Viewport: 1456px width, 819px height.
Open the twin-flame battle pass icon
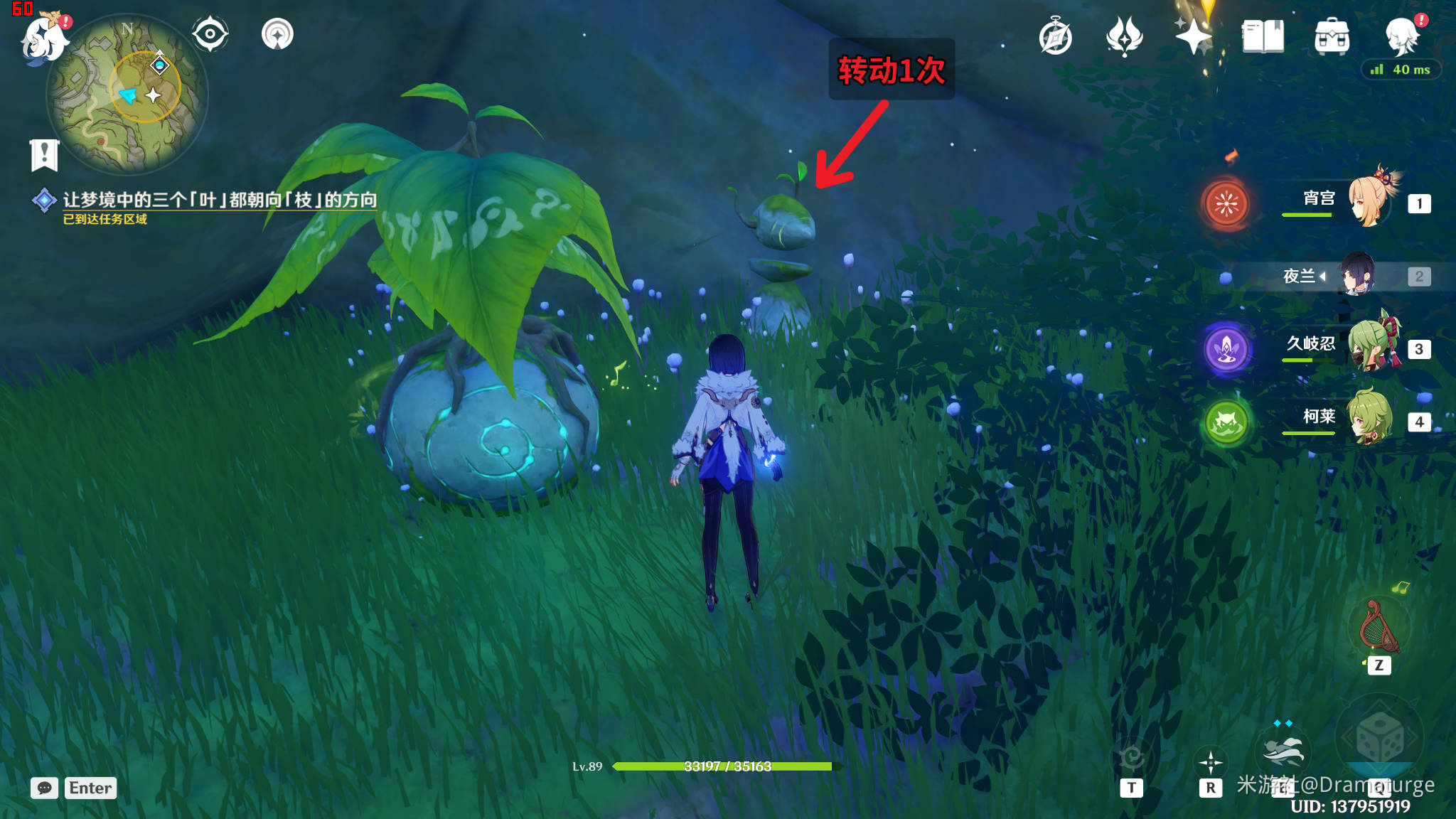(x=1124, y=36)
